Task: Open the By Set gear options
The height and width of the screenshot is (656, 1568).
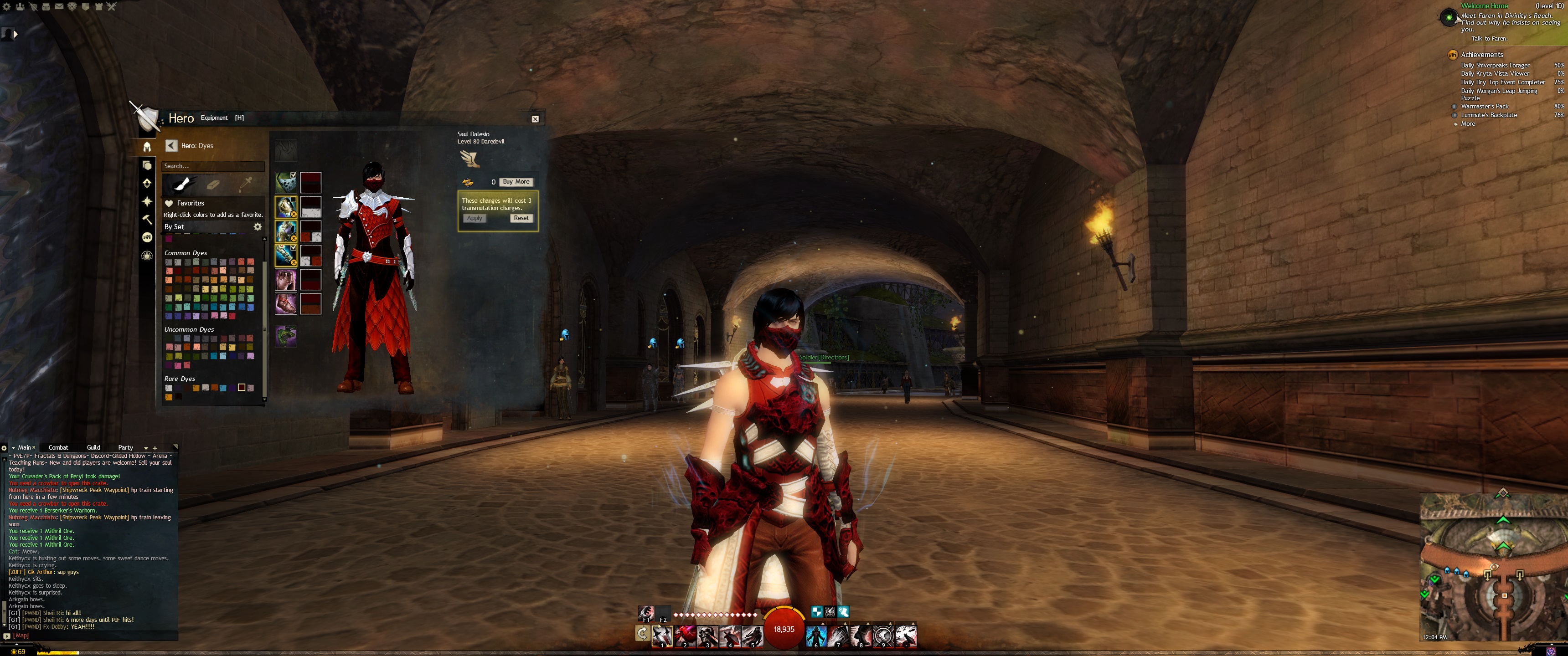Action: click(258, 226)
